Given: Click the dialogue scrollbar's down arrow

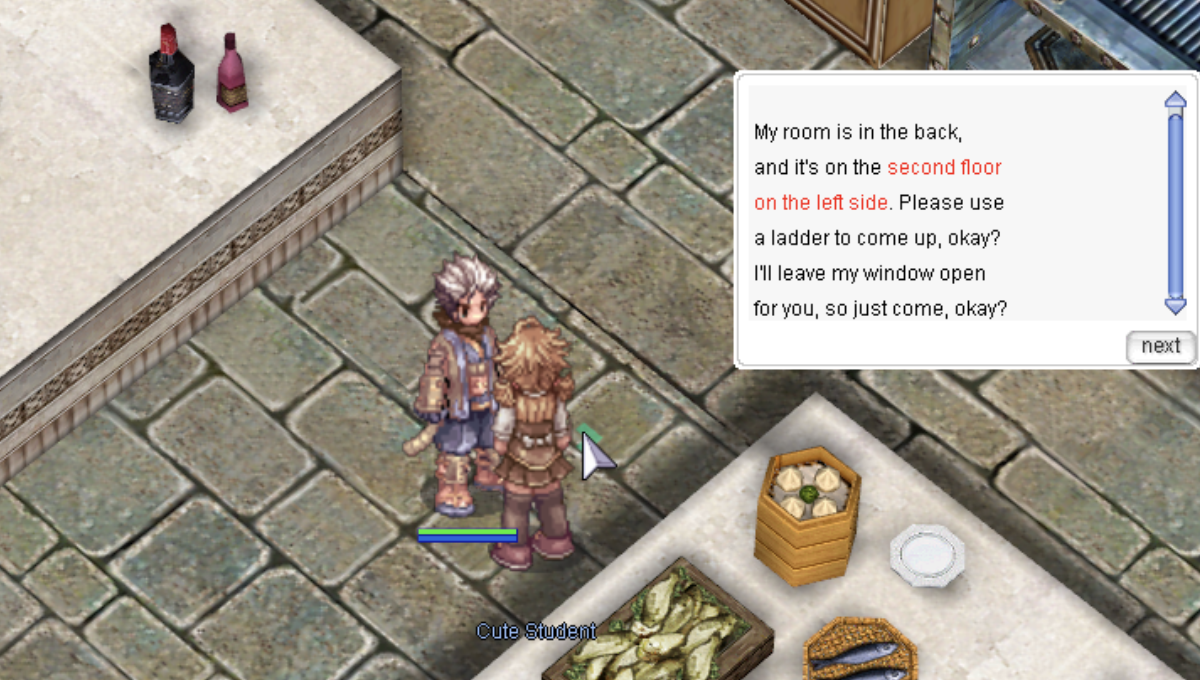Looking at the screenshot, I should pos(1175,306).
